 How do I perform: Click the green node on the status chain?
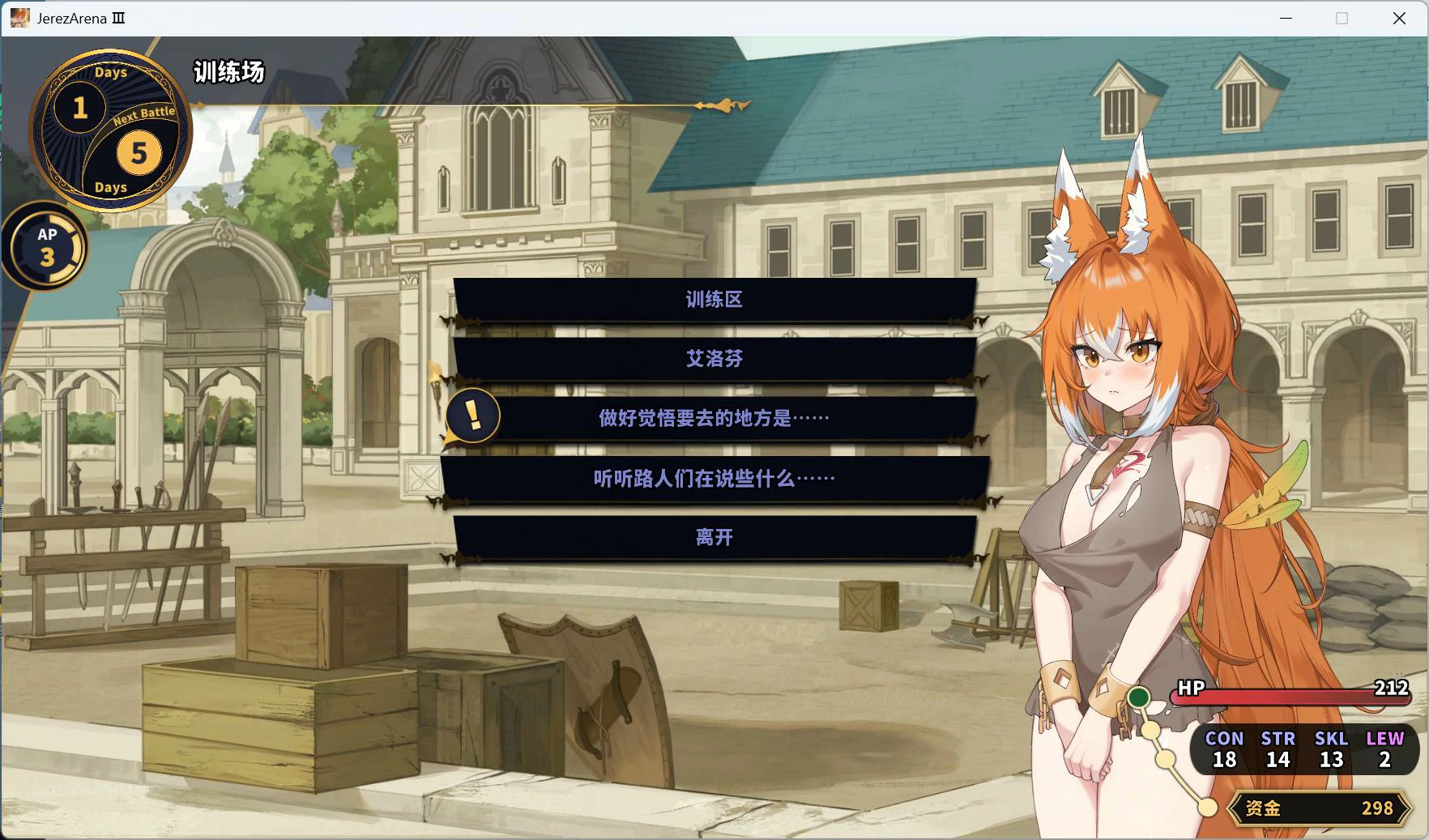(1140, 697)
